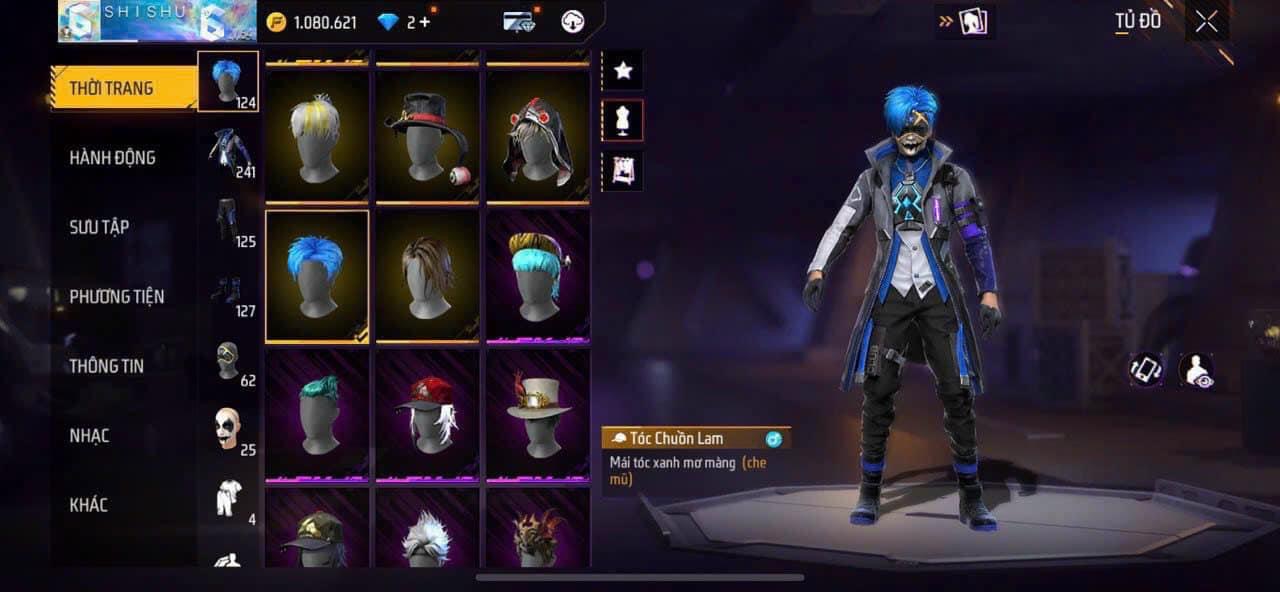Choose the white steampunk top hat
Screen dimensions: 1280x592
[x=538, y=414]
